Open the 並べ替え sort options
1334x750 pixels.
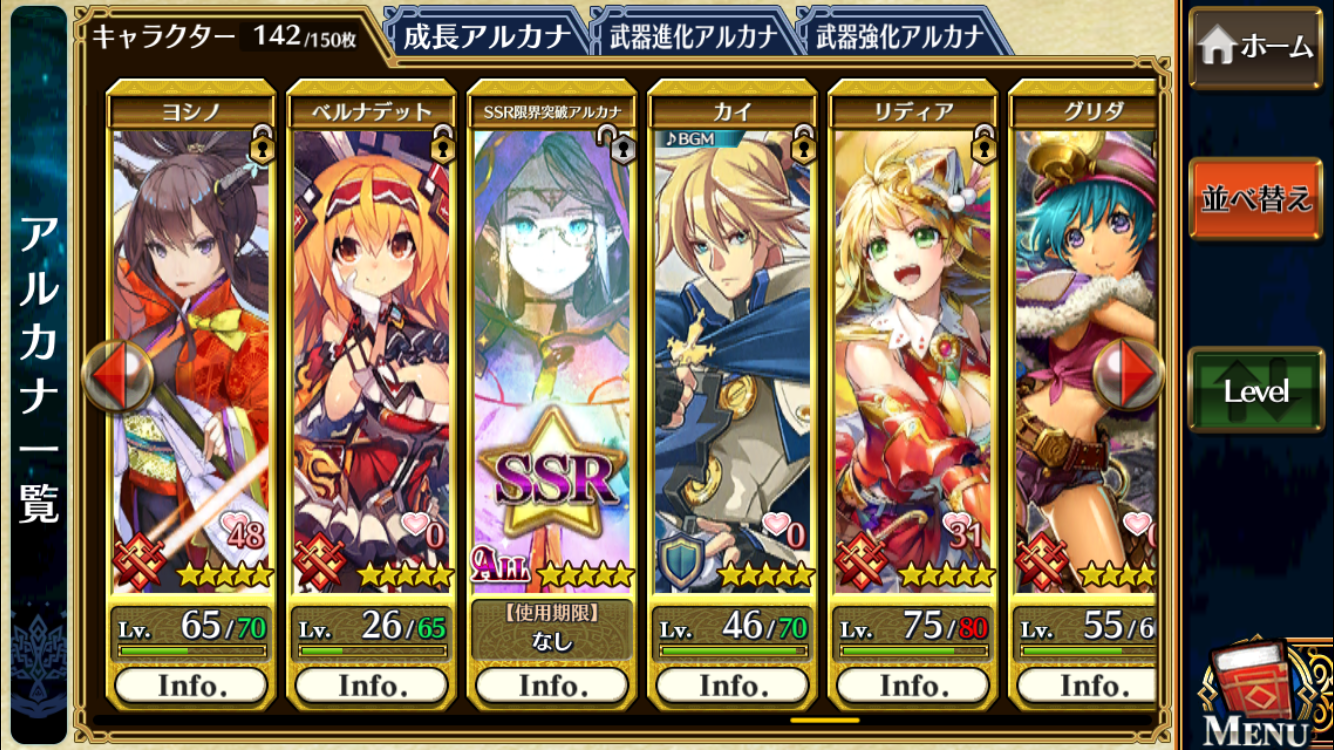pyautogui.click(x=1255, y=198)
